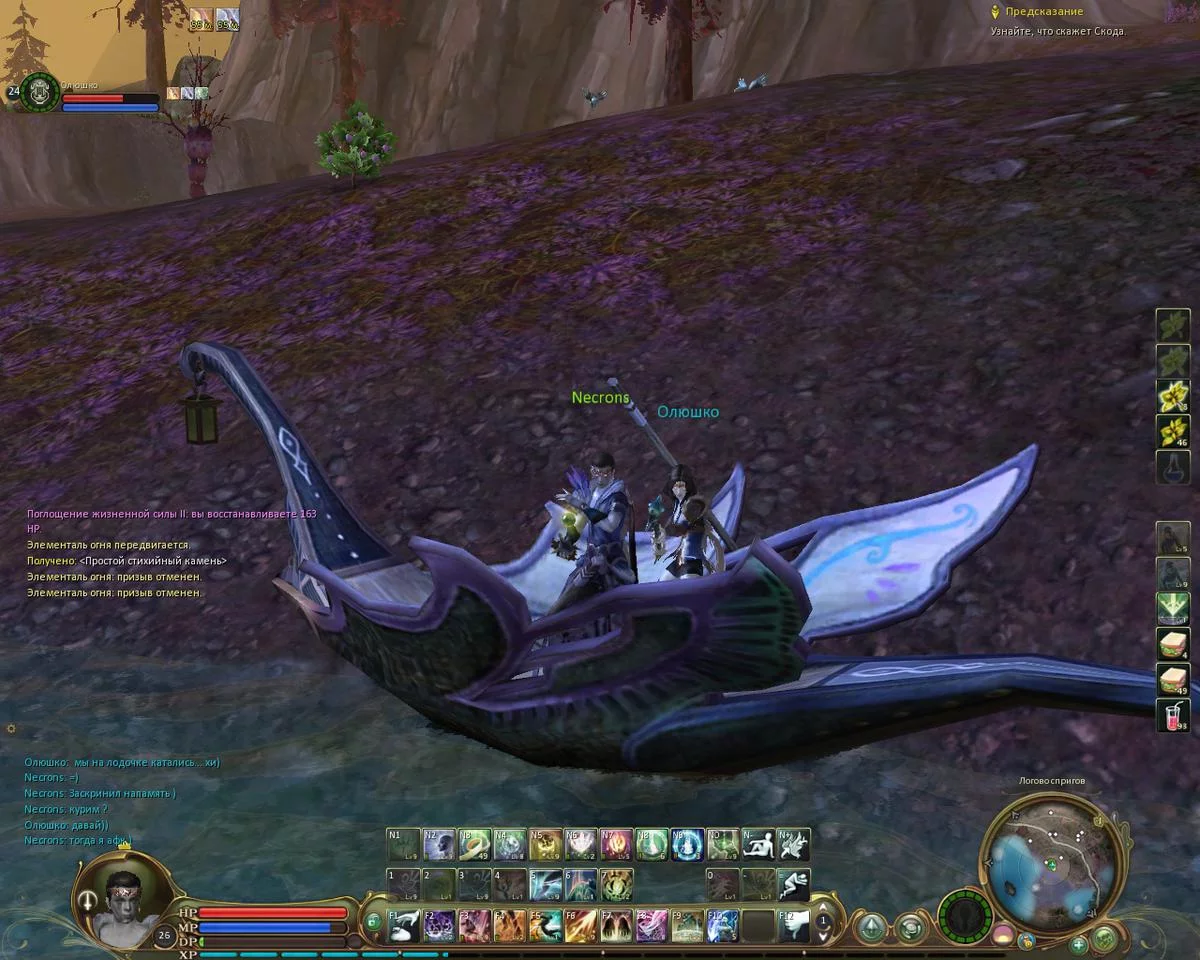Activate the slot 7 golden crest skill
The width and height of the screenshot is (1200, 960).
click(x=616, y=884)
